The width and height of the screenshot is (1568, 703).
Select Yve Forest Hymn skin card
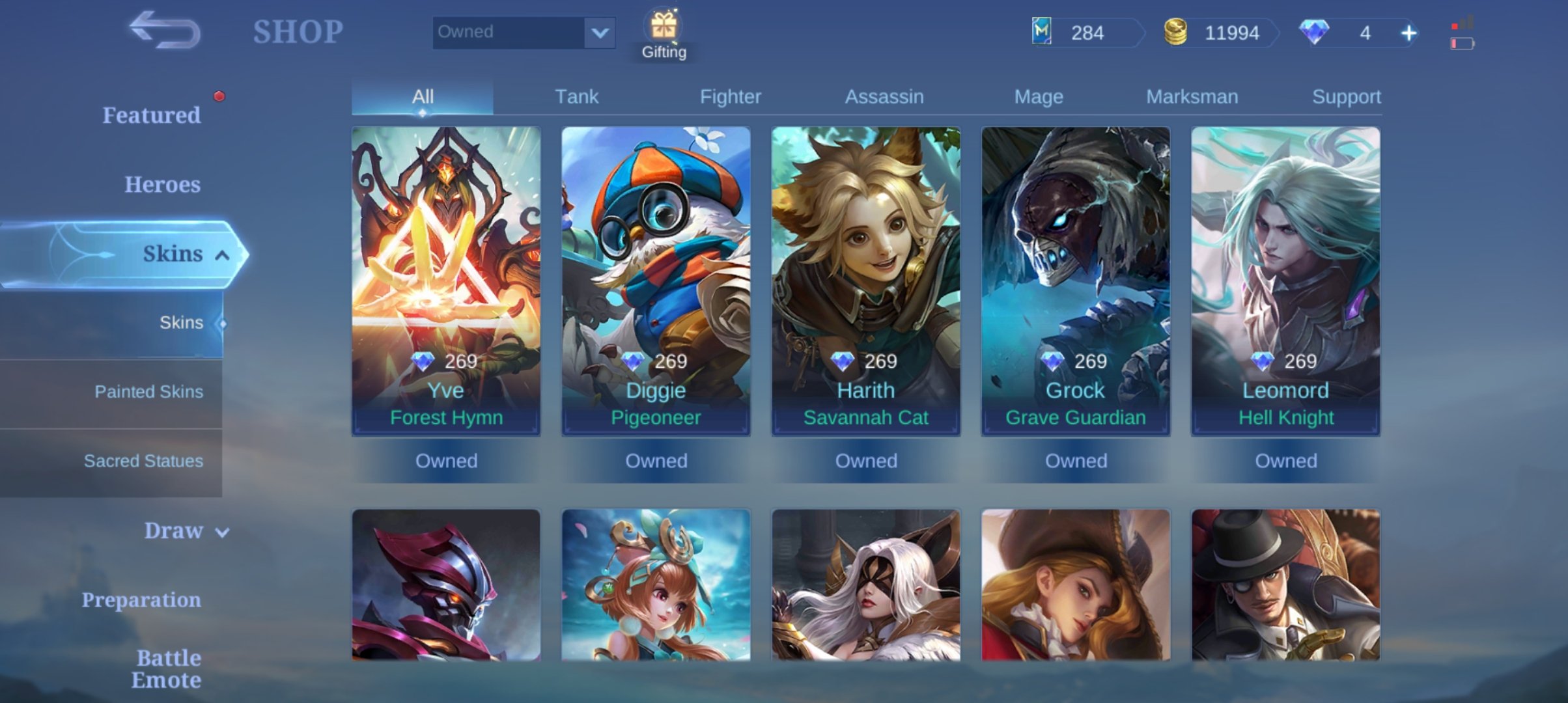click(x=446, y=280)
